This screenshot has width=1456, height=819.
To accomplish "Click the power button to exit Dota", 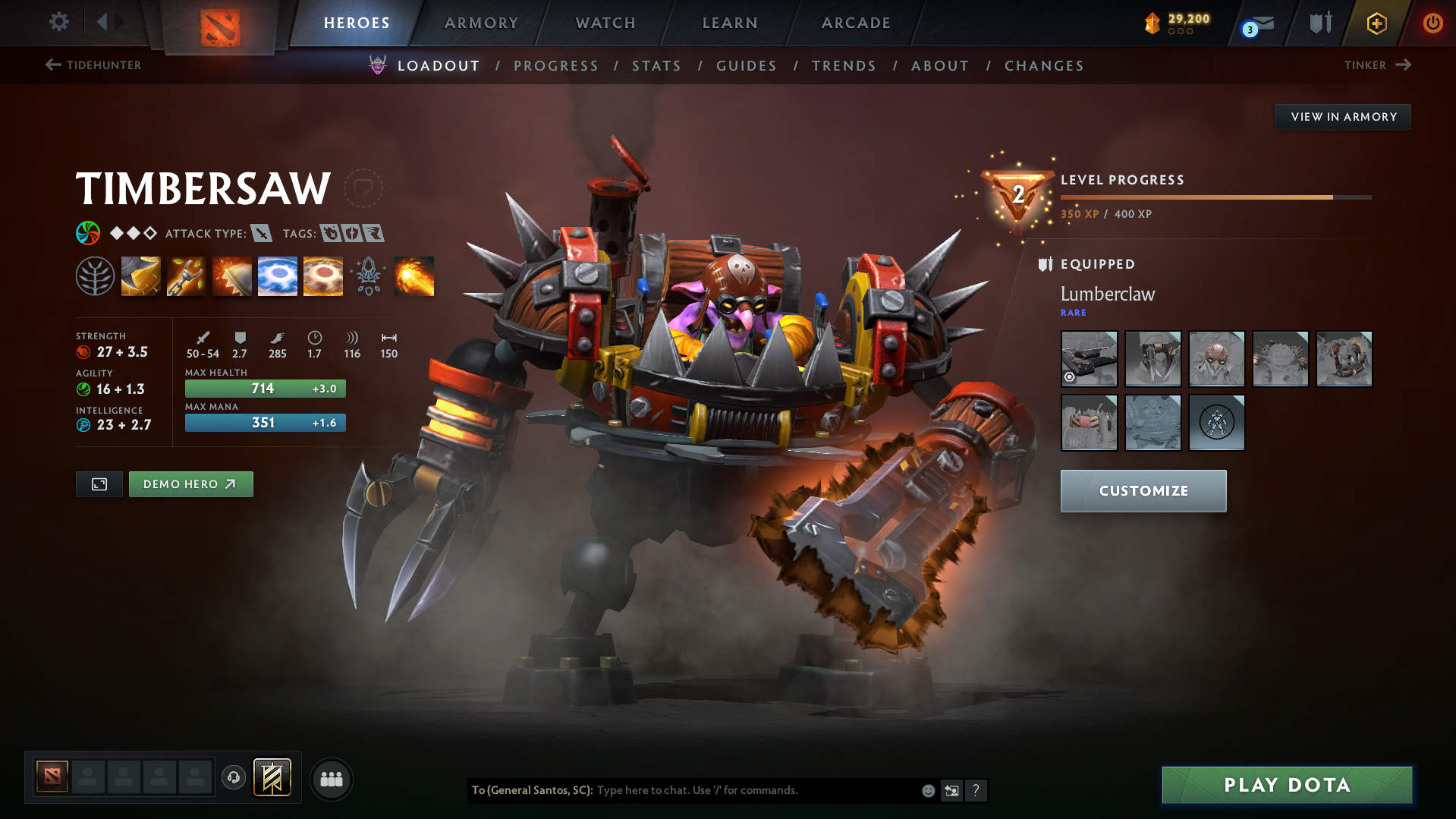I will point(1432,23).
